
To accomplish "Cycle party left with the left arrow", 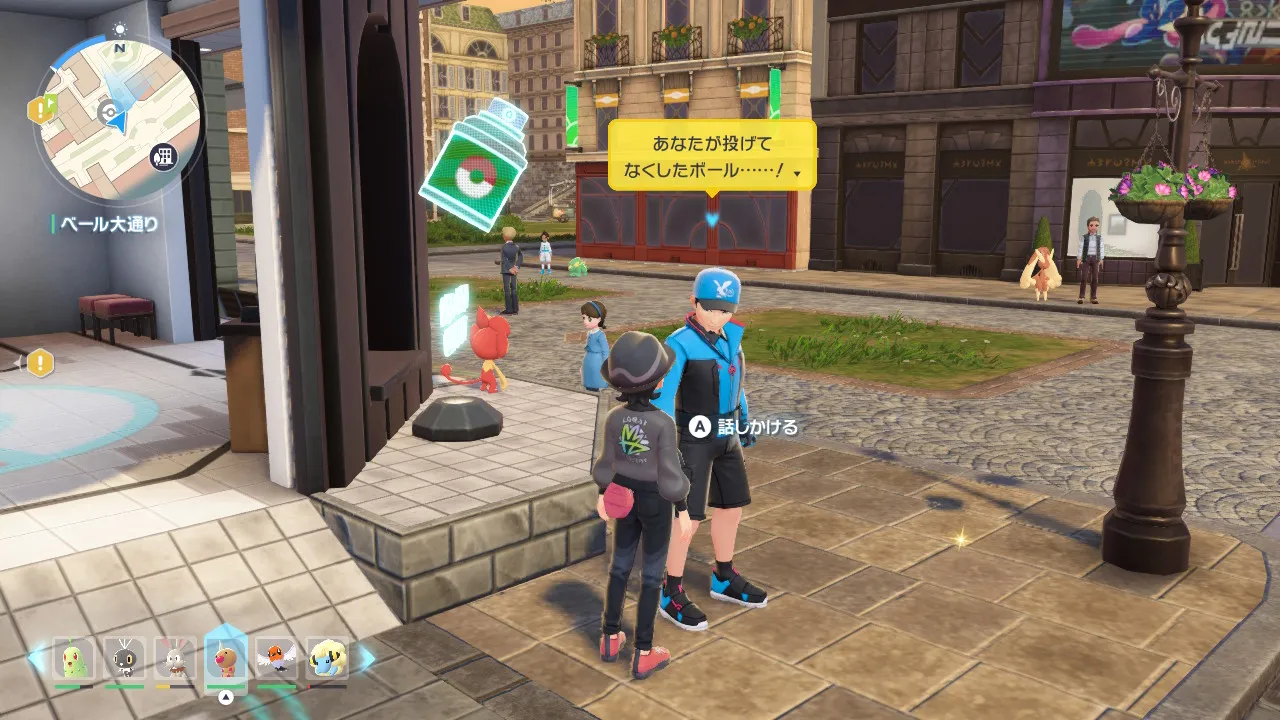I will (x=36, y=657).
